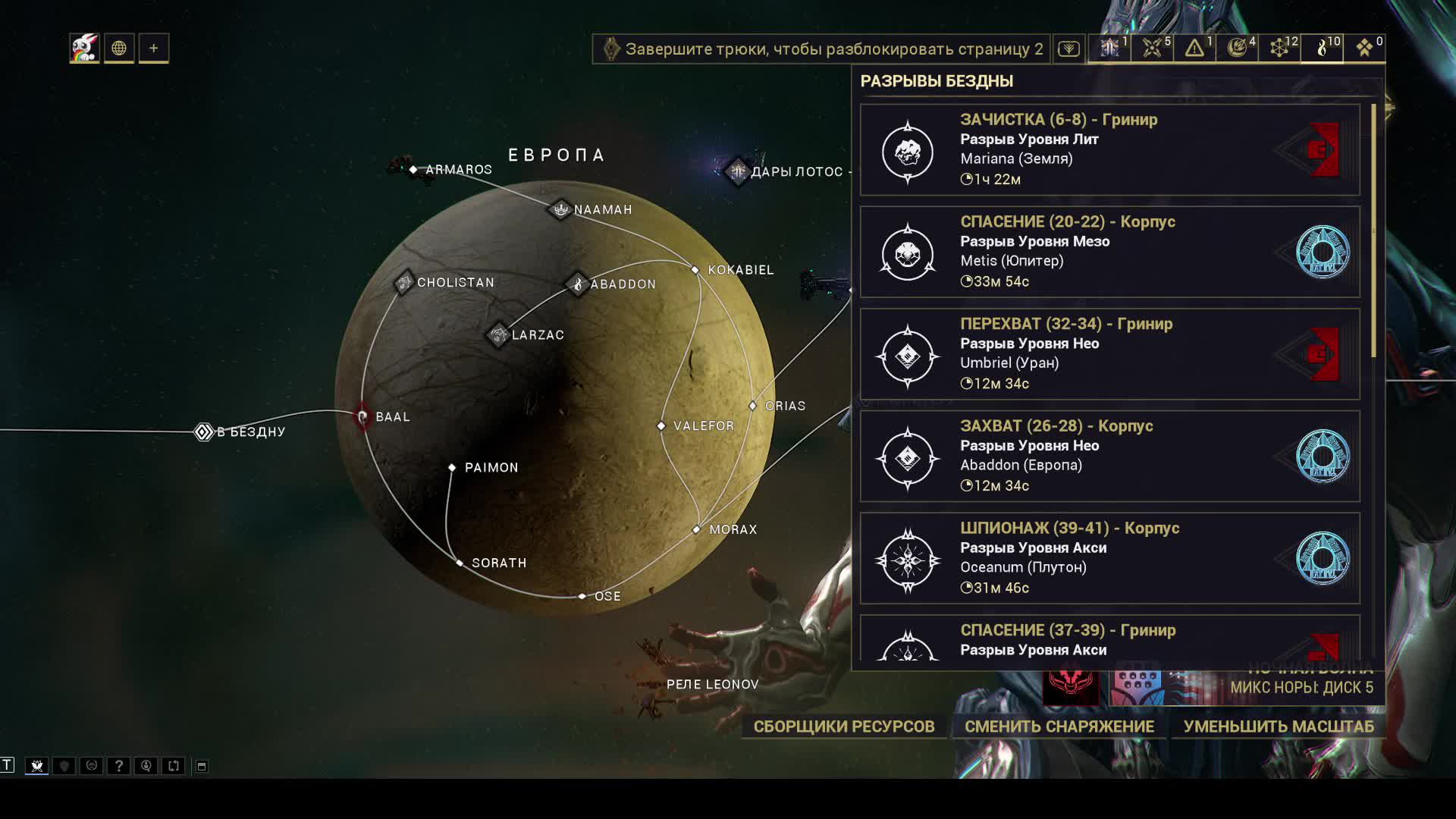Open the globe icon at top left

(x=119, y=49)
